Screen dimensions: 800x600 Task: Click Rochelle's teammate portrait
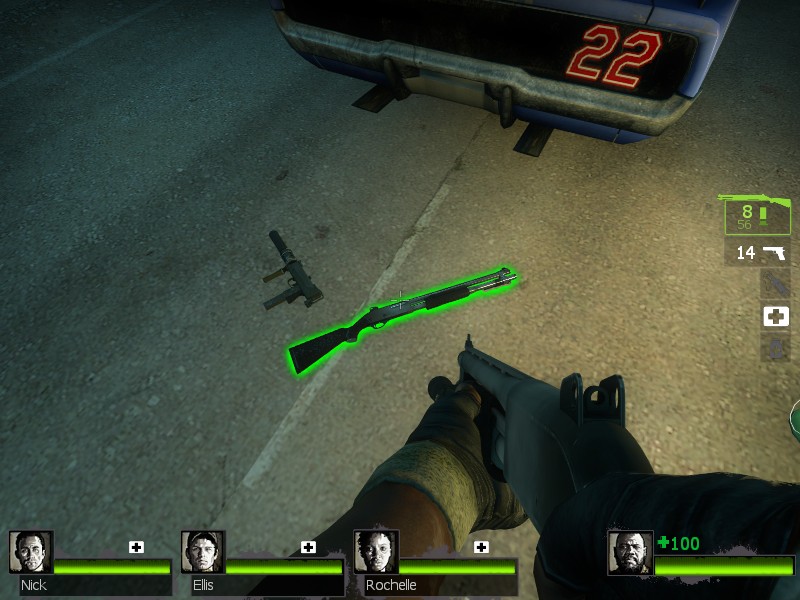tap(375, 552)
